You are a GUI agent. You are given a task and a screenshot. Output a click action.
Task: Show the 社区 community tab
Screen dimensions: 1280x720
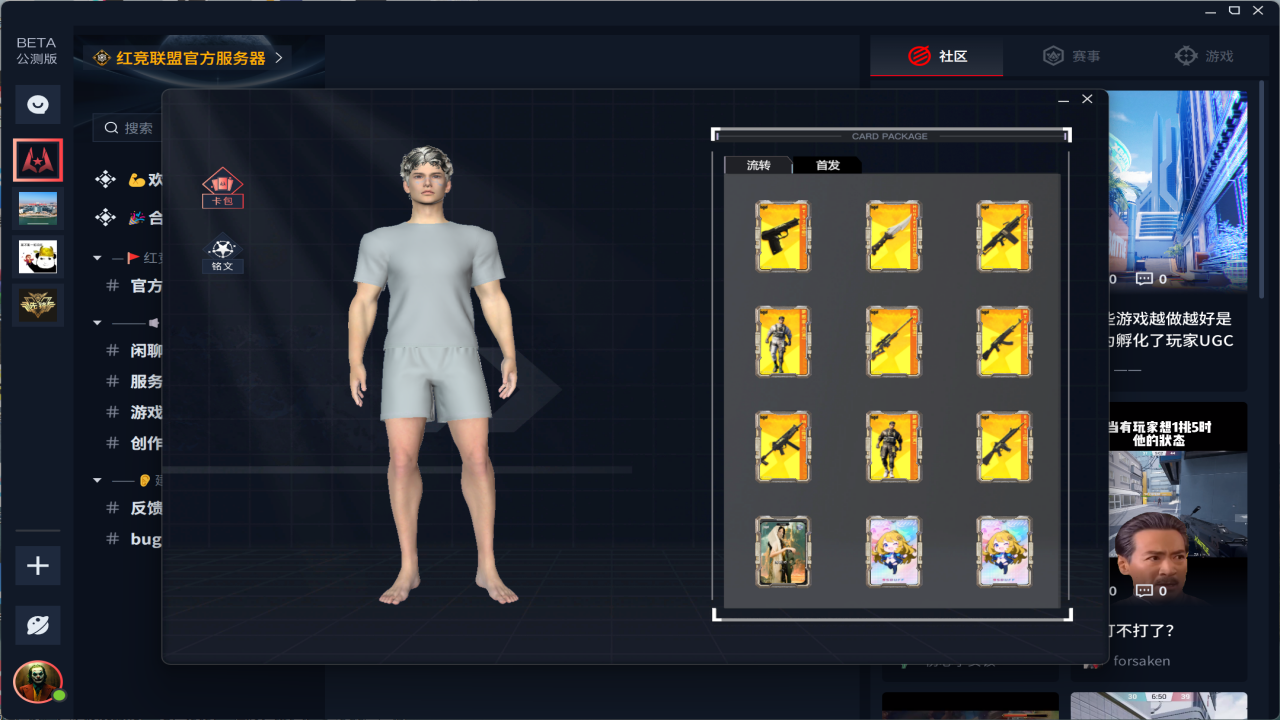pyautogui.click(x=938, y=57)
